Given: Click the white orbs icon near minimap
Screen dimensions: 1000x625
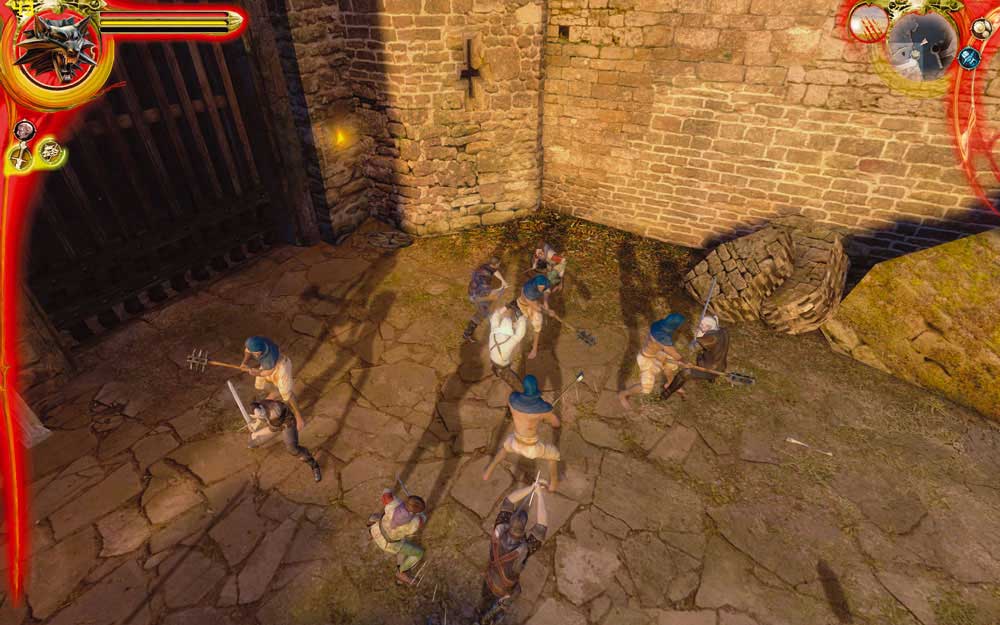Looking at the screenshot, I should point(980,28).
